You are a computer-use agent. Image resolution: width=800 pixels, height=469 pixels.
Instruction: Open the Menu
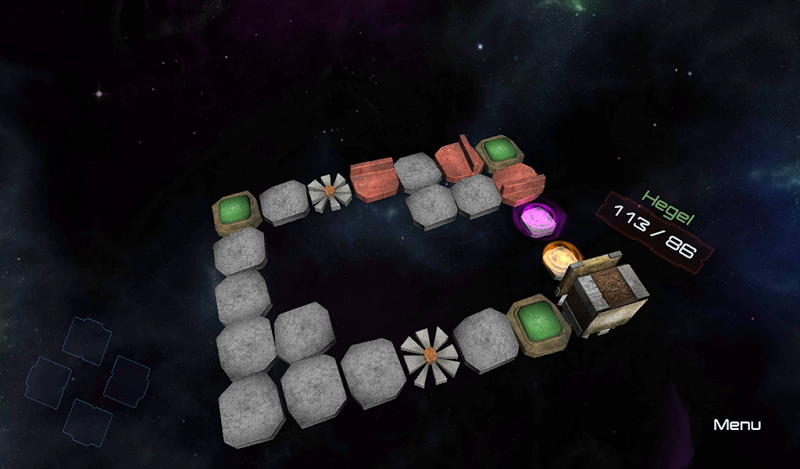click(x=737, y=425)
